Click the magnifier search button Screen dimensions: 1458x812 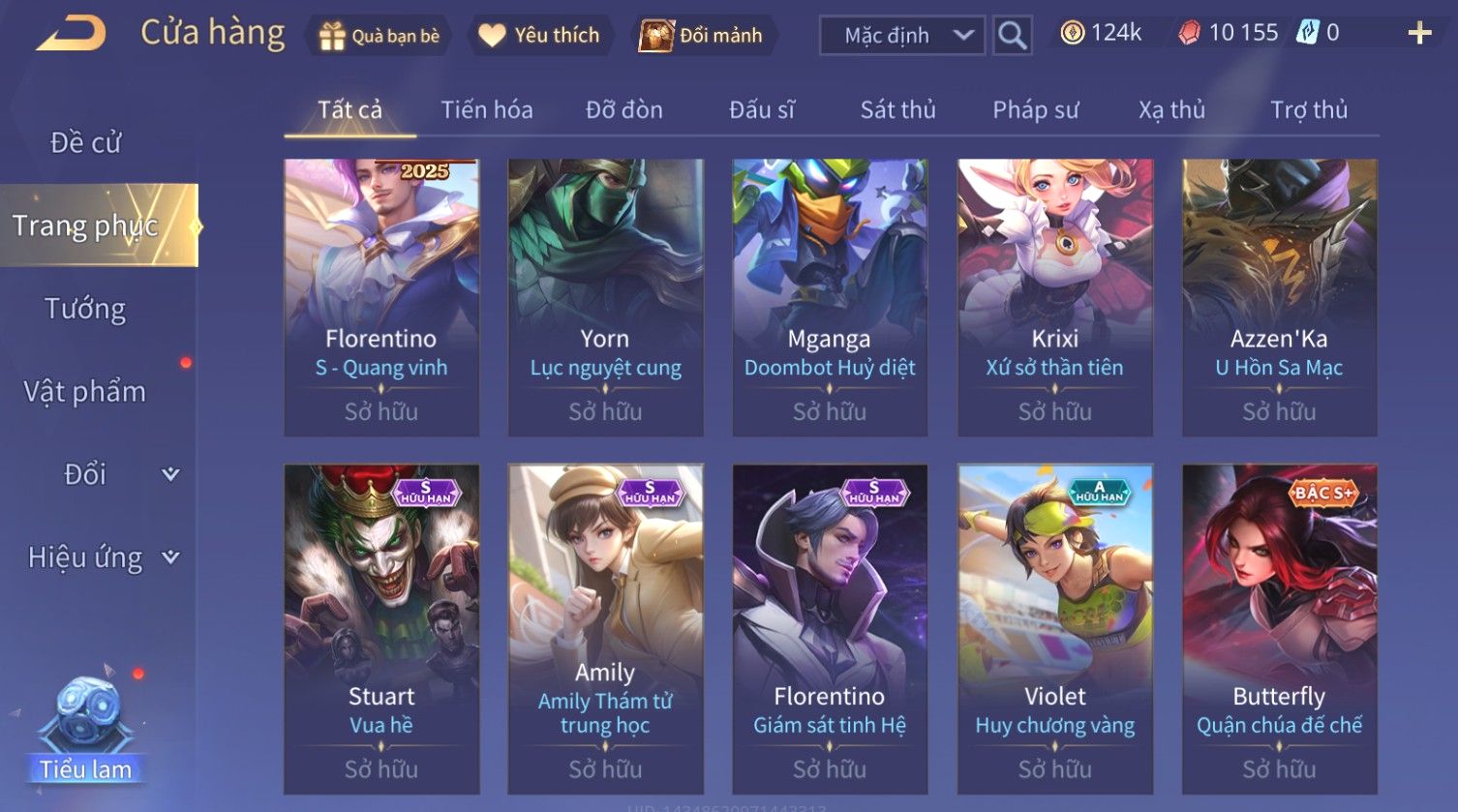click(x=1012, y=36)
